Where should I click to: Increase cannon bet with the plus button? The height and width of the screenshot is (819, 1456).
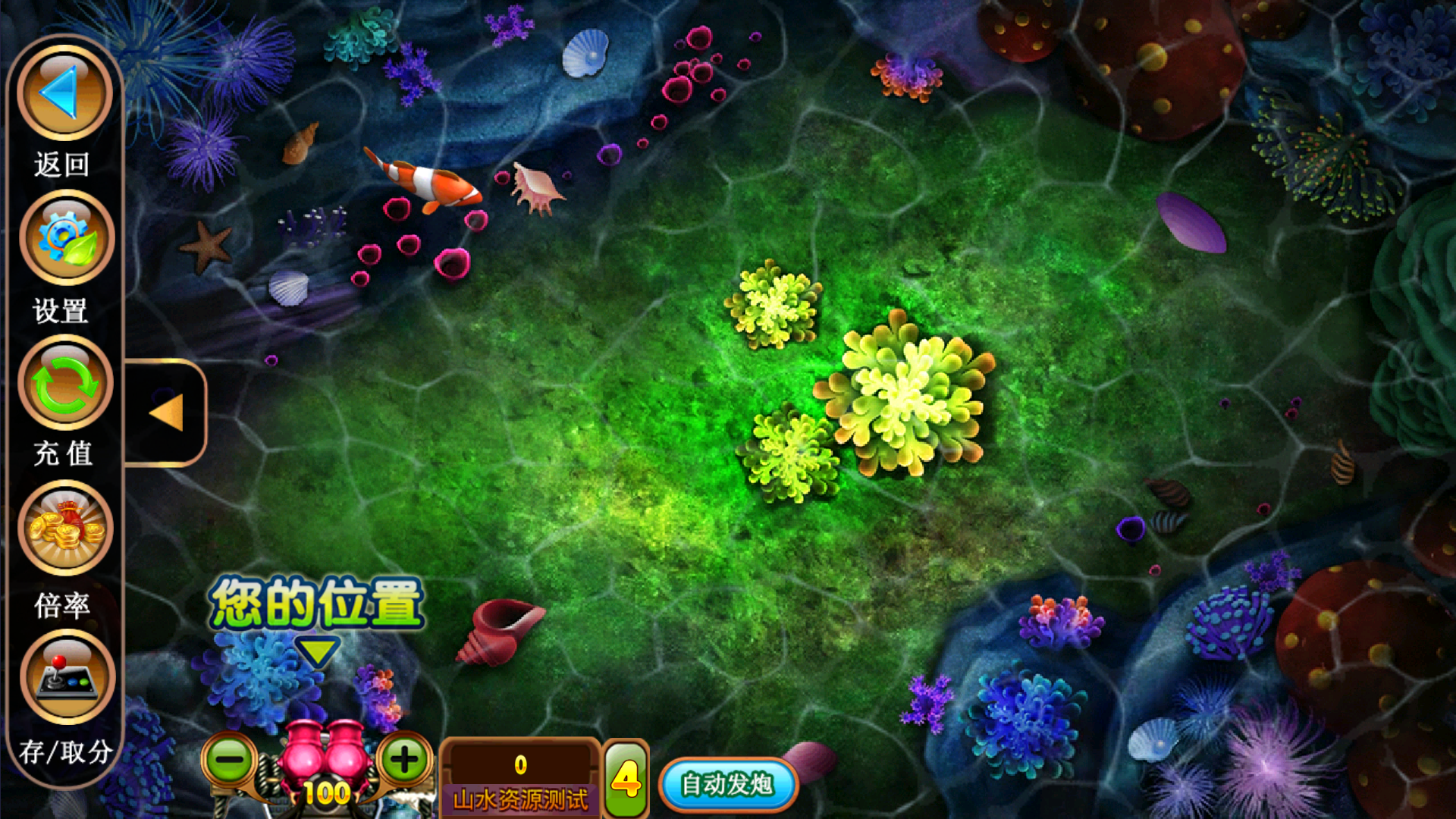404,759
